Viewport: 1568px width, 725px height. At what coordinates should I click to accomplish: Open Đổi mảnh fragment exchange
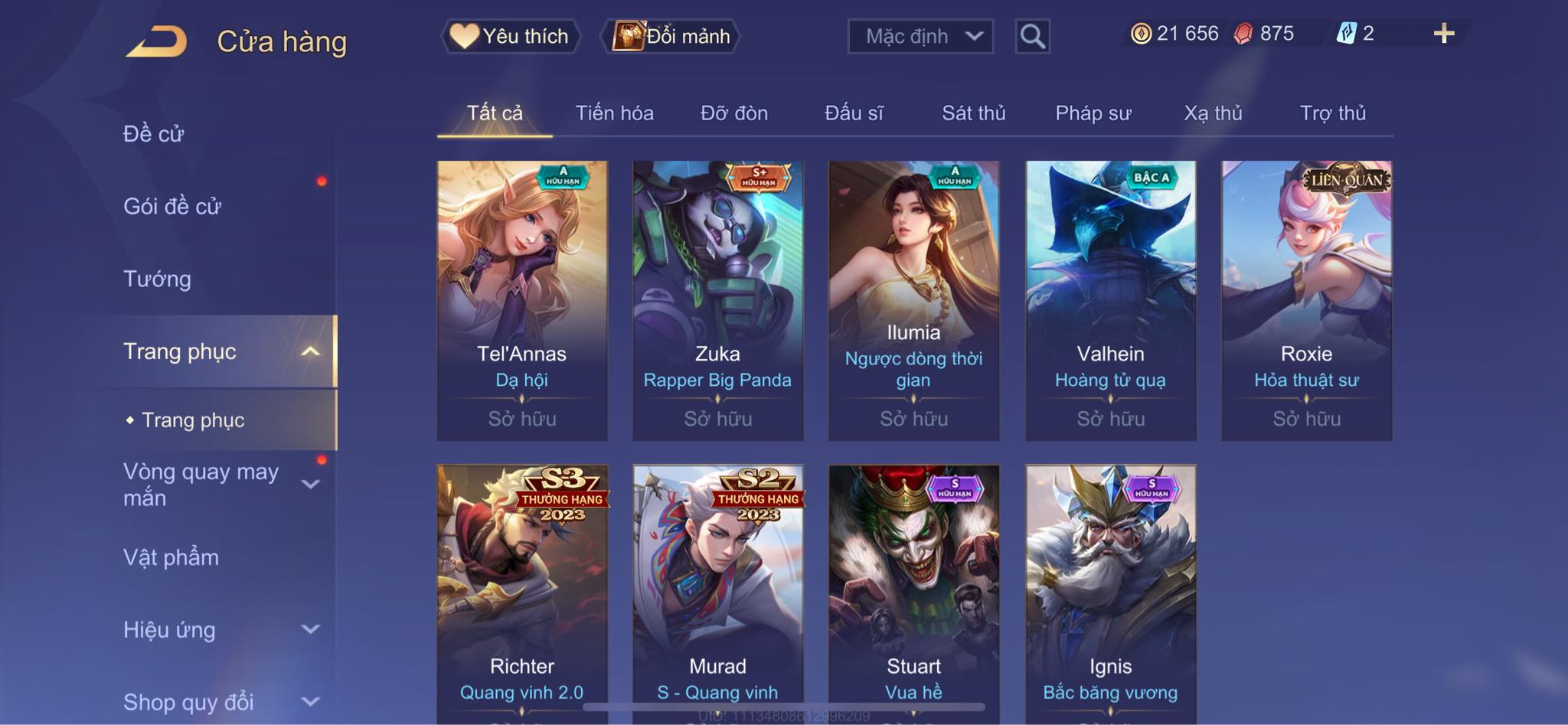672,36
